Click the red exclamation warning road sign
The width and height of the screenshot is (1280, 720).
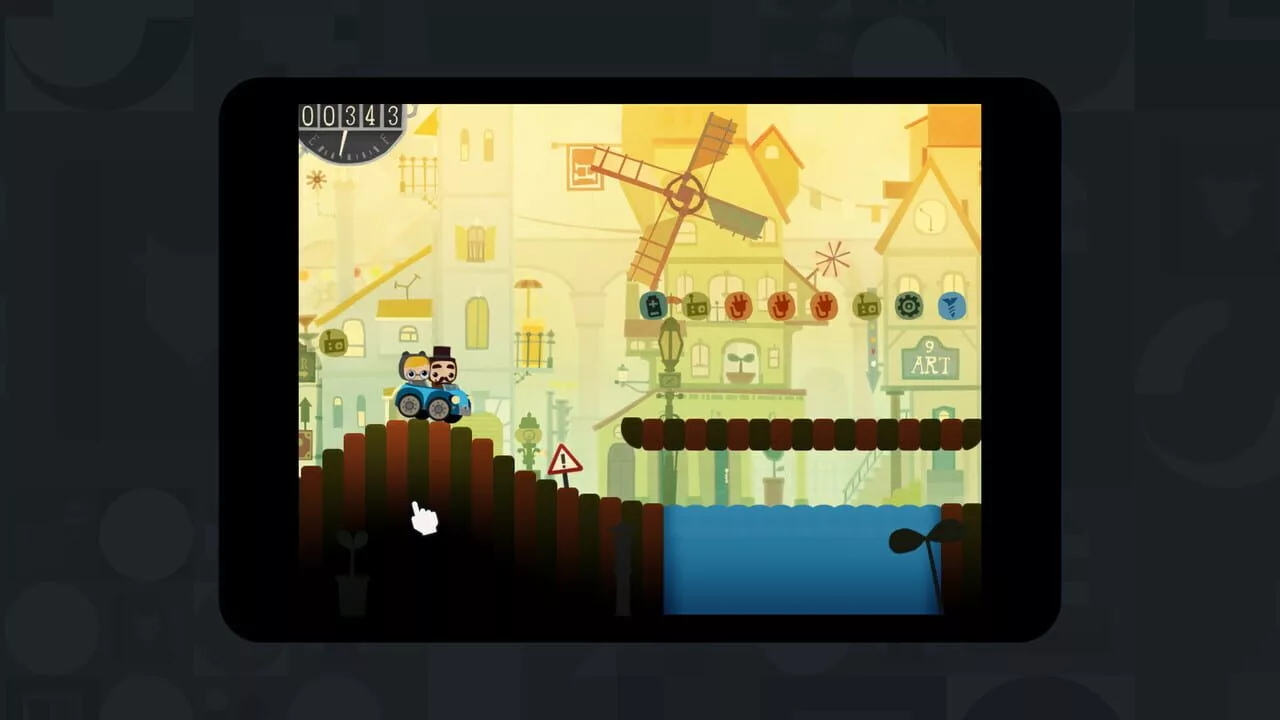coord(564,460)
